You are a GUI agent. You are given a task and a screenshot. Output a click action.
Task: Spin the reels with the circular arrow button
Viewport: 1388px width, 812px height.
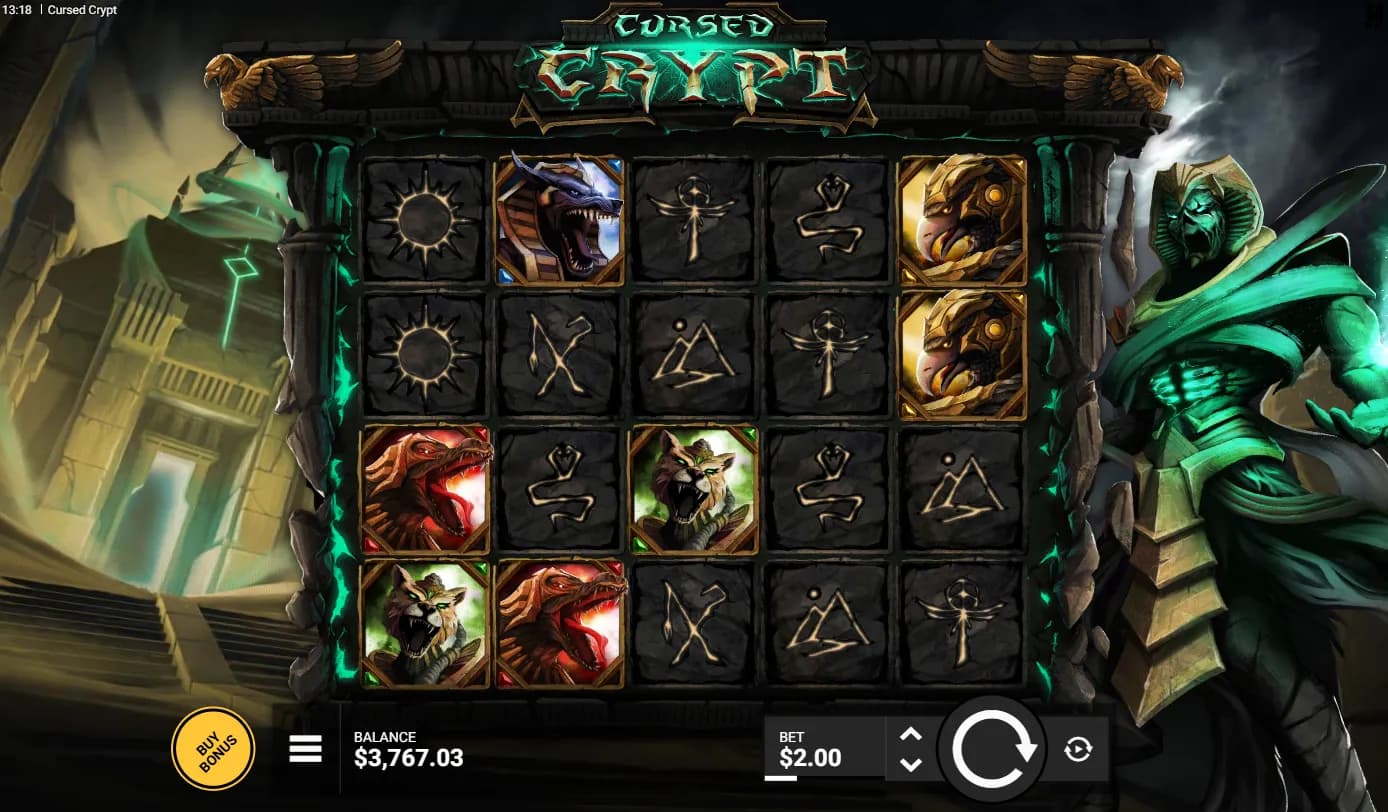tap(993, 750)
